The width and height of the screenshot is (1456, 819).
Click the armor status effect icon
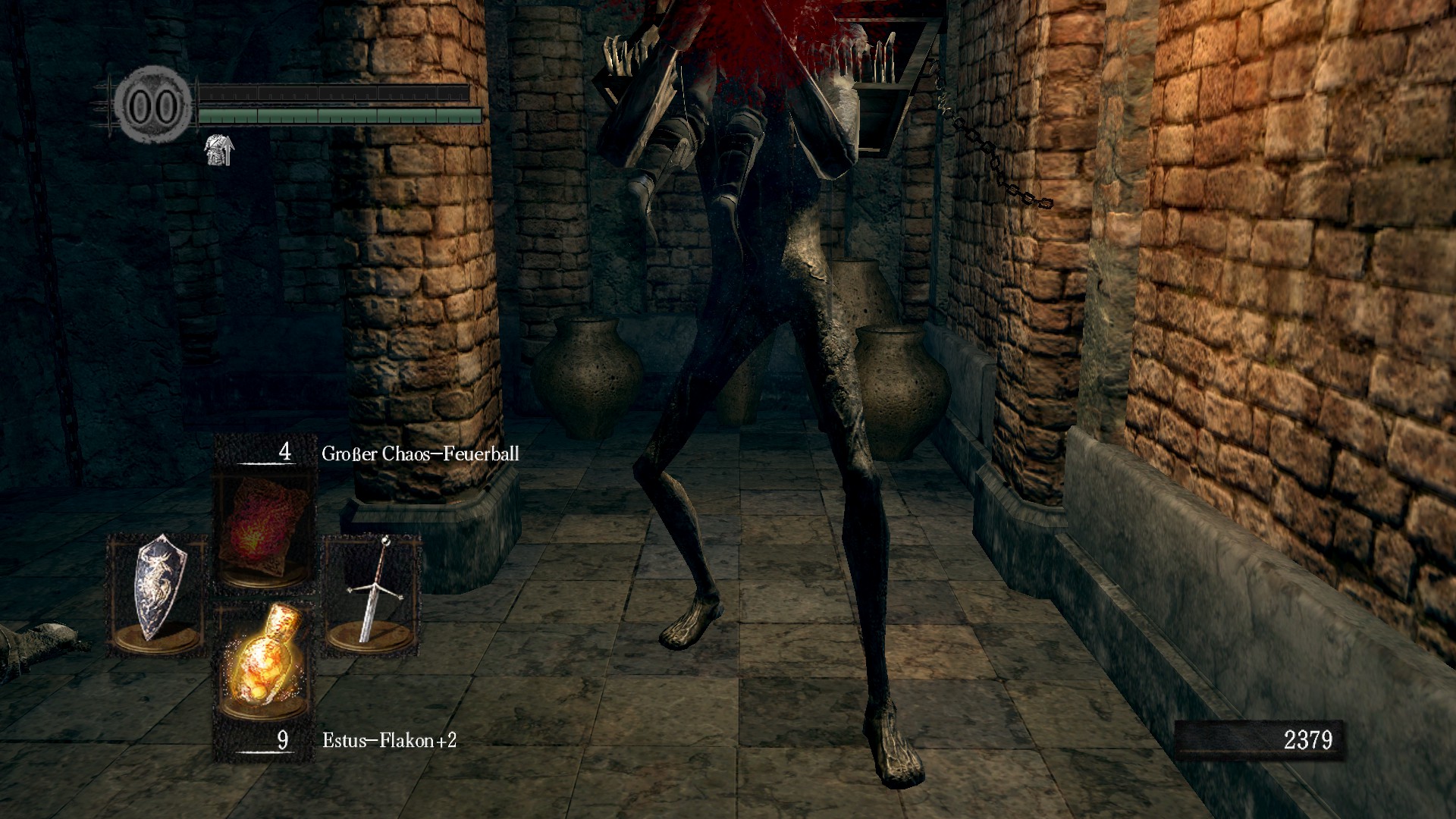(x=219, y=150)
